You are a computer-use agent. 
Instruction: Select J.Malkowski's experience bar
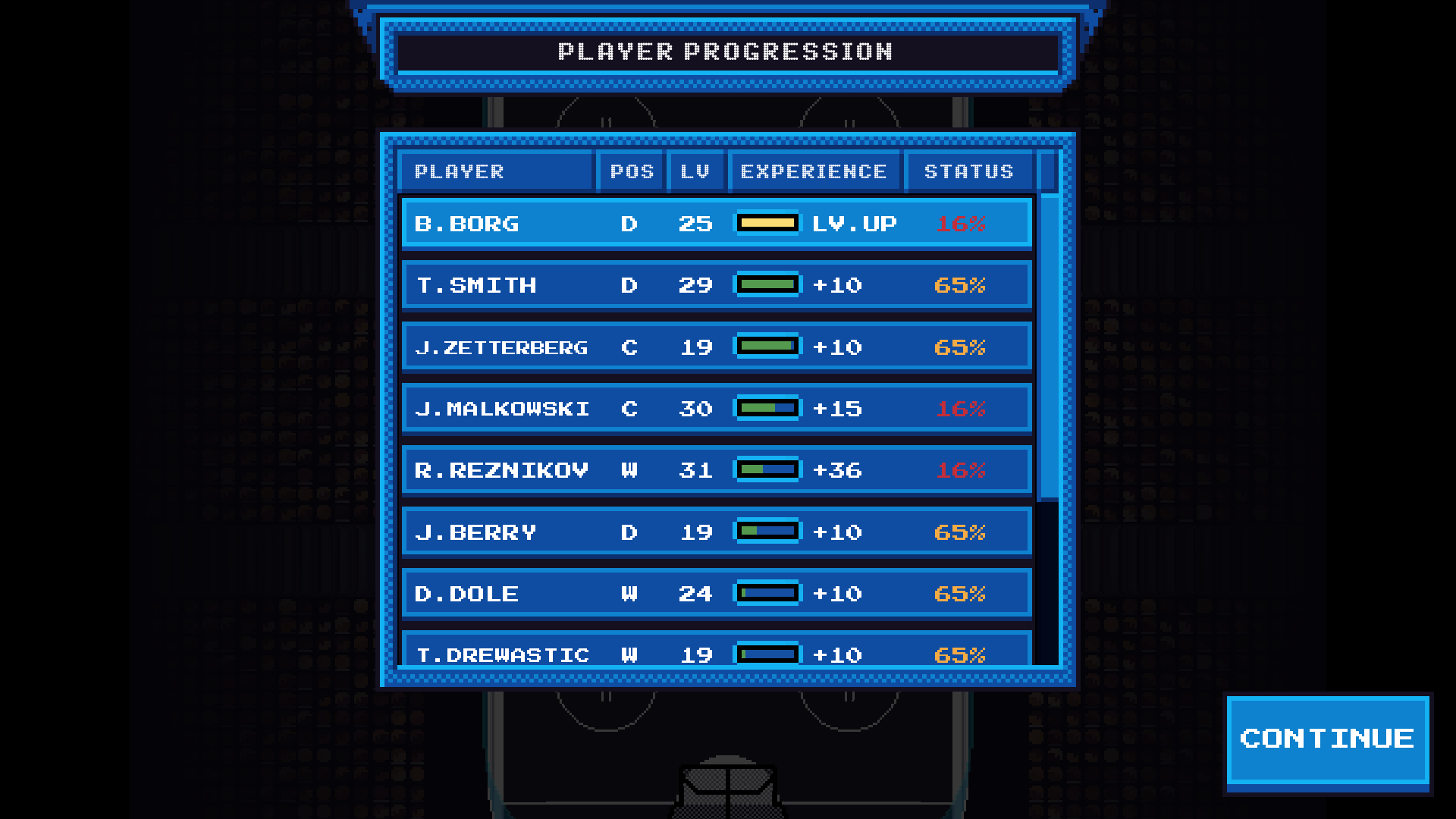767,407
